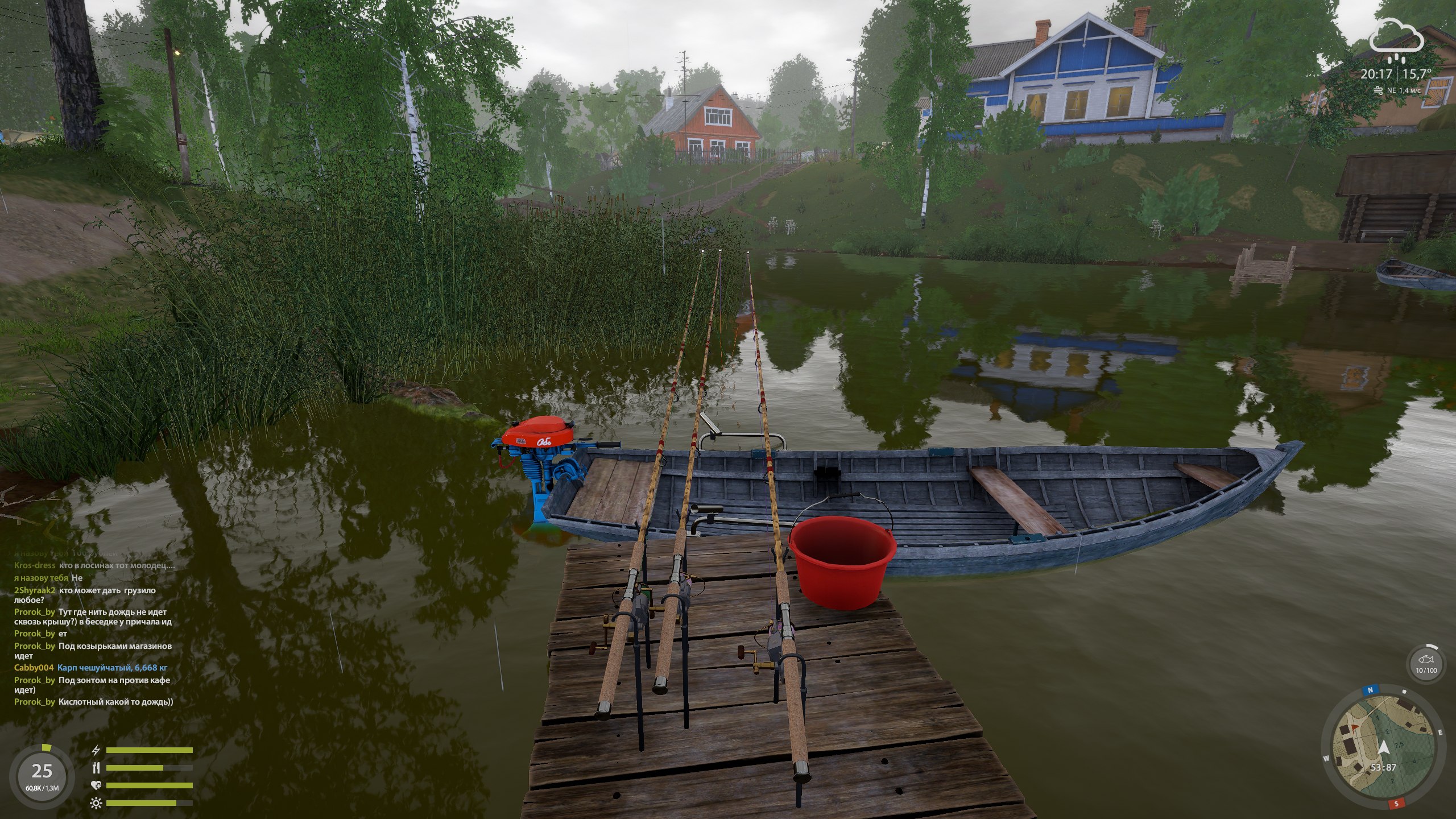Click the red S compass marker
The height and width of the screenshot is (819, 1456).
[x=1397, y=804]
